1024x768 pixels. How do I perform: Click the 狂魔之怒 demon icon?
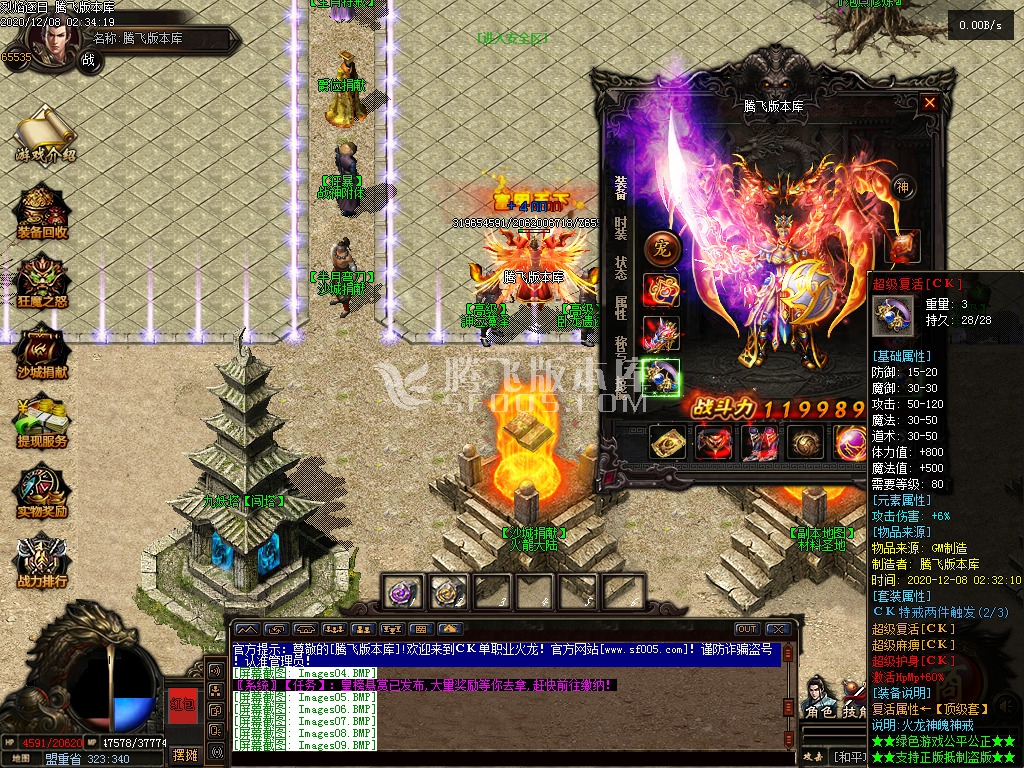click(42, 278)
